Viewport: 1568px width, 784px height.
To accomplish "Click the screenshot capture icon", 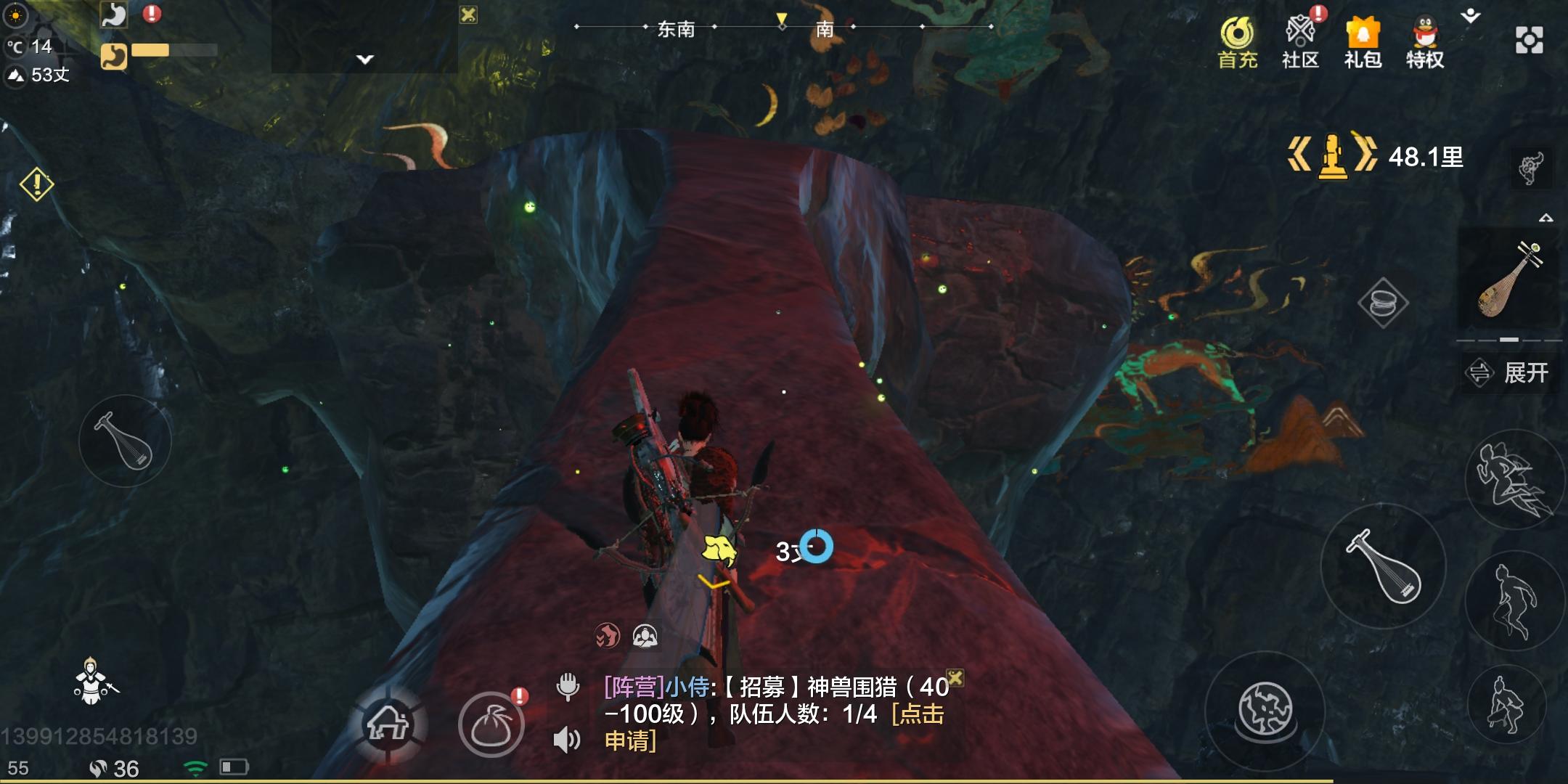I will [1529, 40].
